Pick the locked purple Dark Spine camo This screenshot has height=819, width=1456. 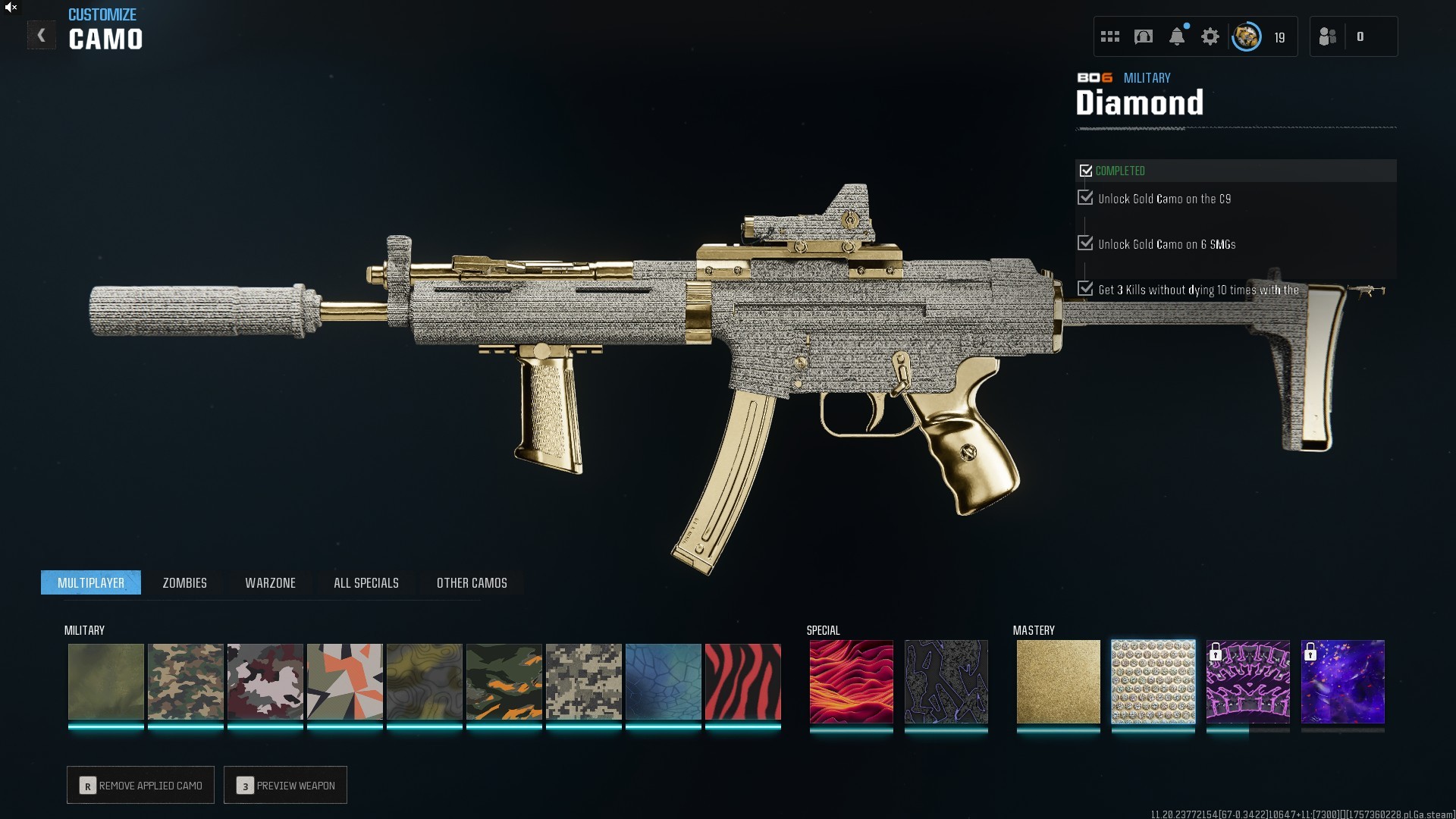click(1247, 681)
